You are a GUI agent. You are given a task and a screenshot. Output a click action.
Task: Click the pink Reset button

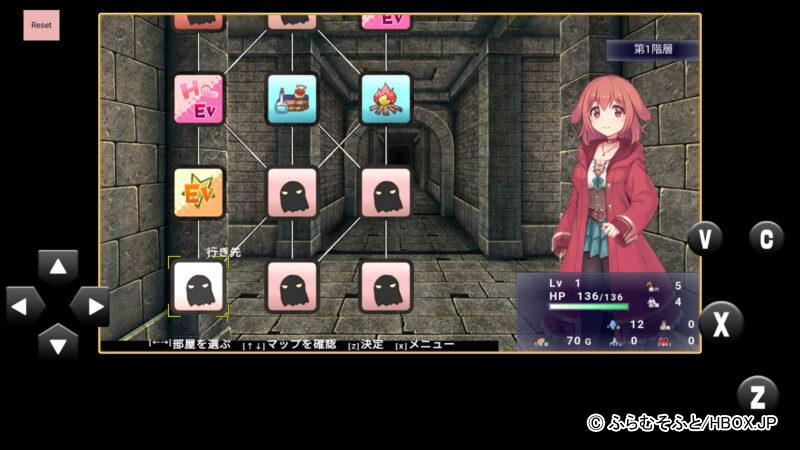[x=41, y=25]
